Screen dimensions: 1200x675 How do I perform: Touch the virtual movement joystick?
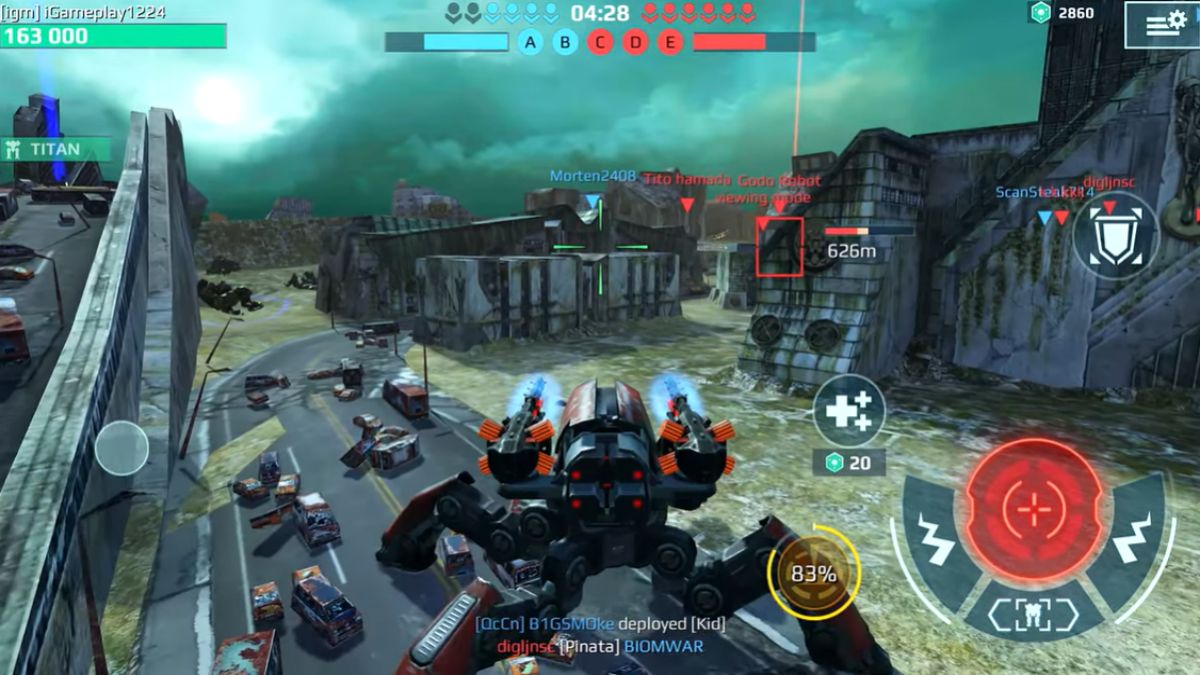coord(122,447)
